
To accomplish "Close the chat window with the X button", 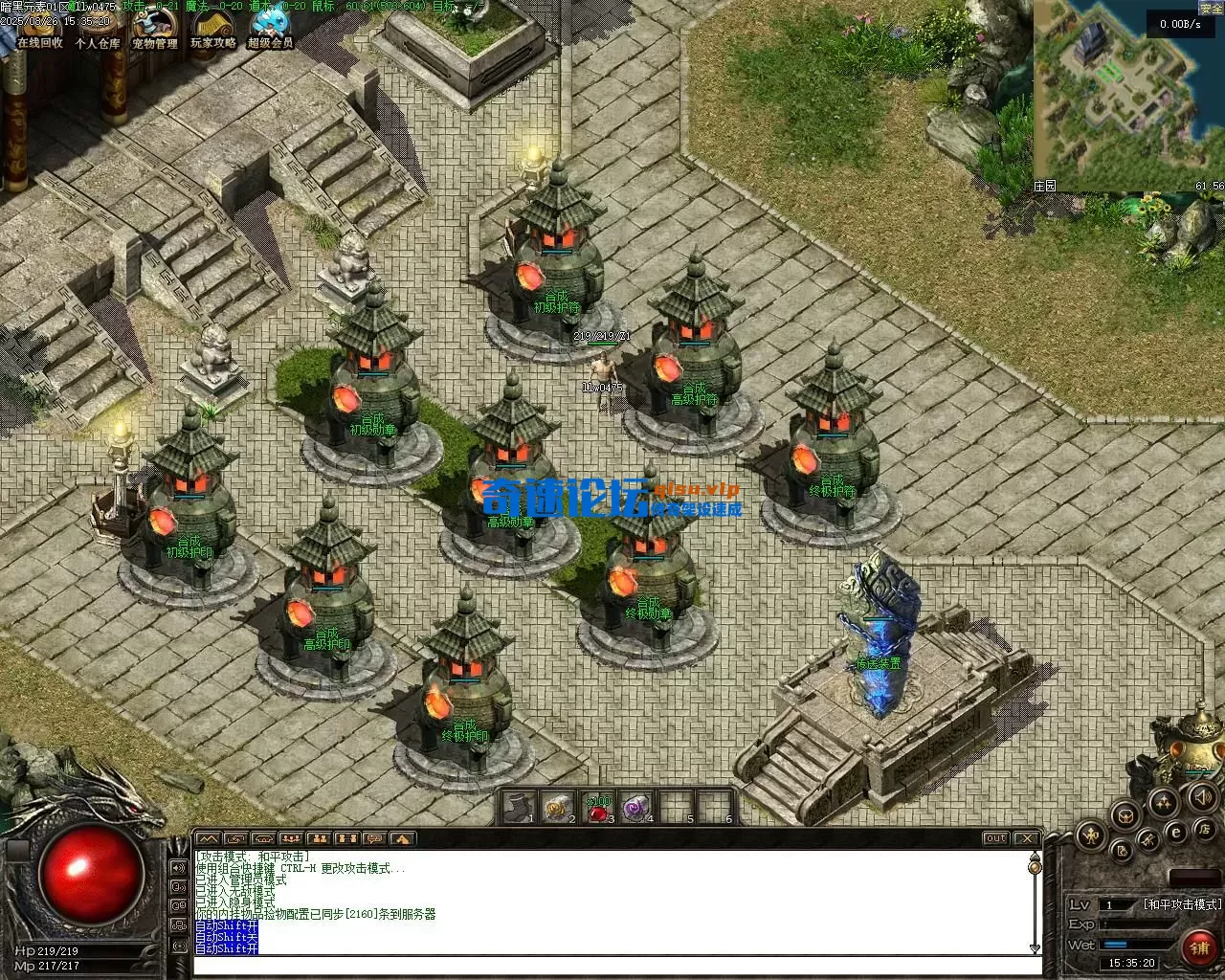I will 1028,838.
